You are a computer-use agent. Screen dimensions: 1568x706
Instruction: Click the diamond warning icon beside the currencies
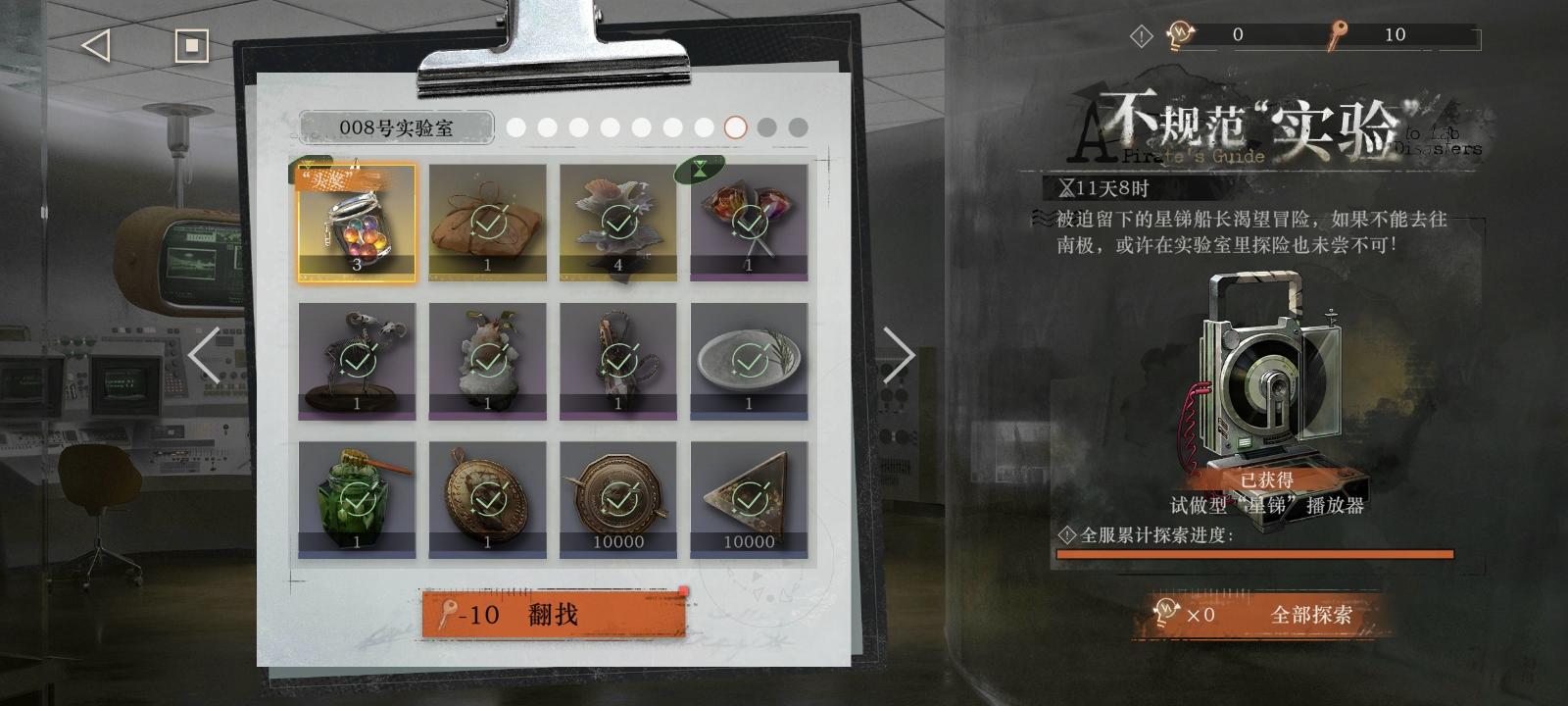pyautogui.click(x=1140, y=36)
